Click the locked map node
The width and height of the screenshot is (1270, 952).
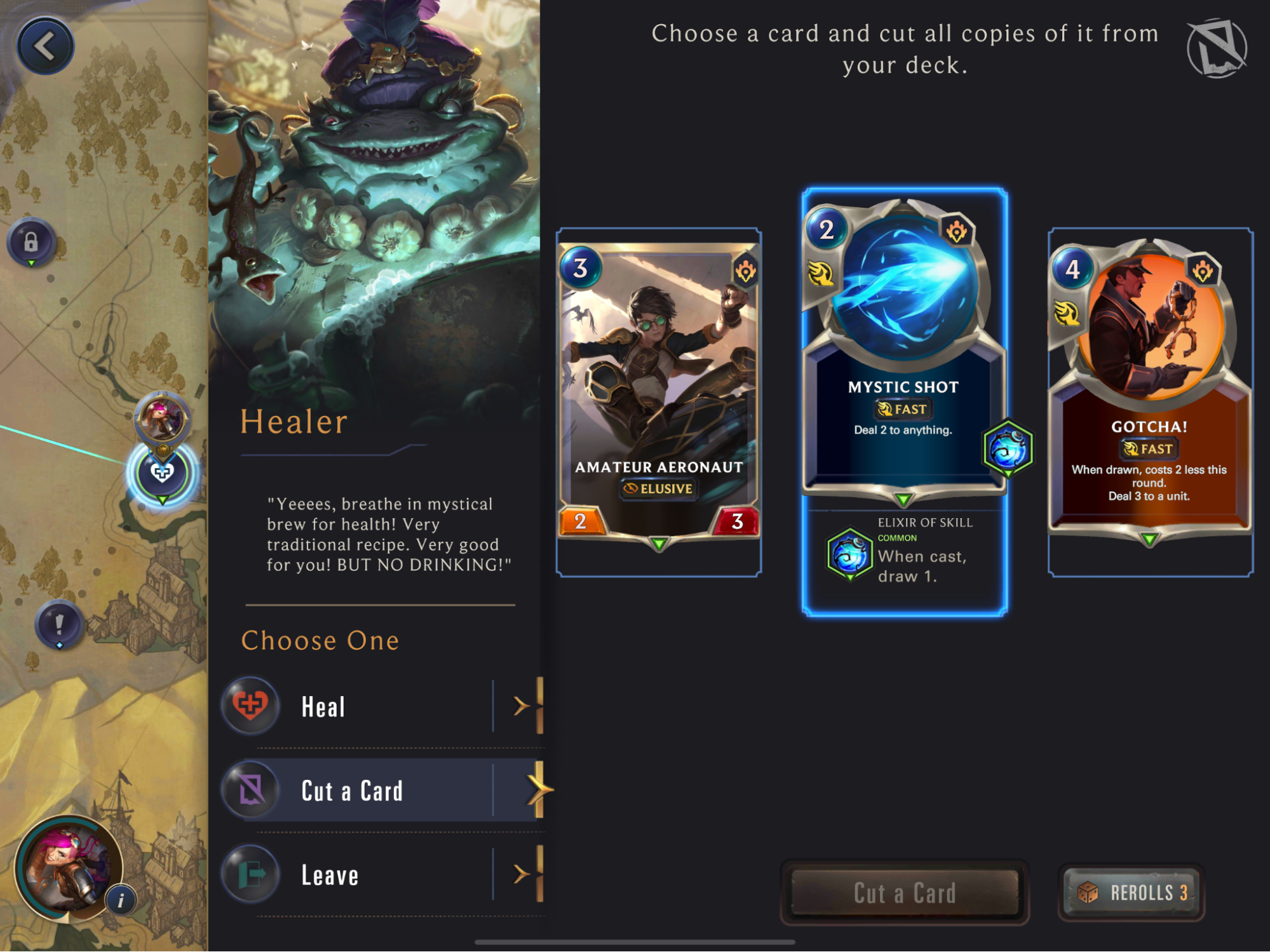click(31, 242)
